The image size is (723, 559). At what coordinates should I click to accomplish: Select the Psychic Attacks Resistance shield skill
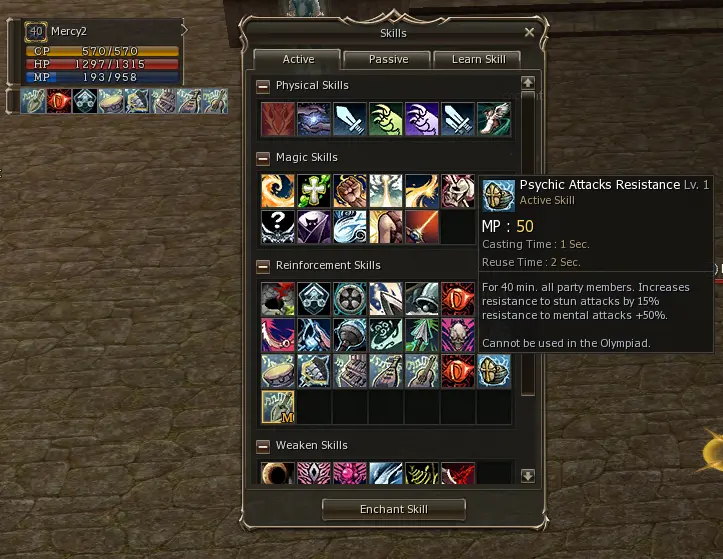tap(494, 370)
